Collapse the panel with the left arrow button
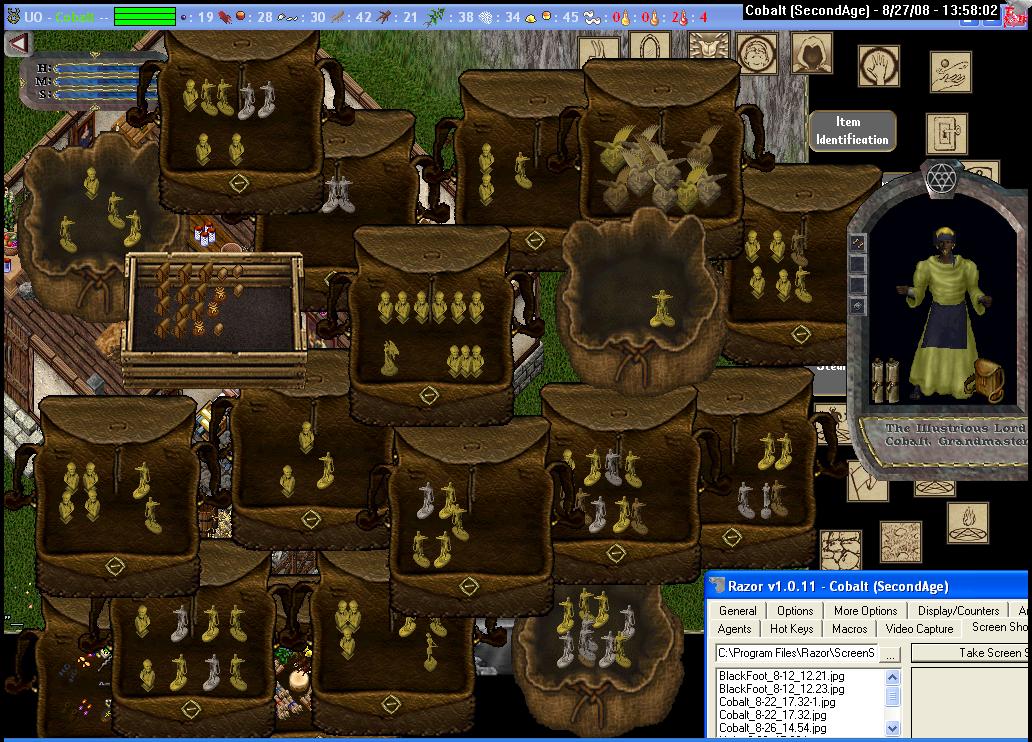The width and height of the screenshot is (1032, 742). pos(17,43)
